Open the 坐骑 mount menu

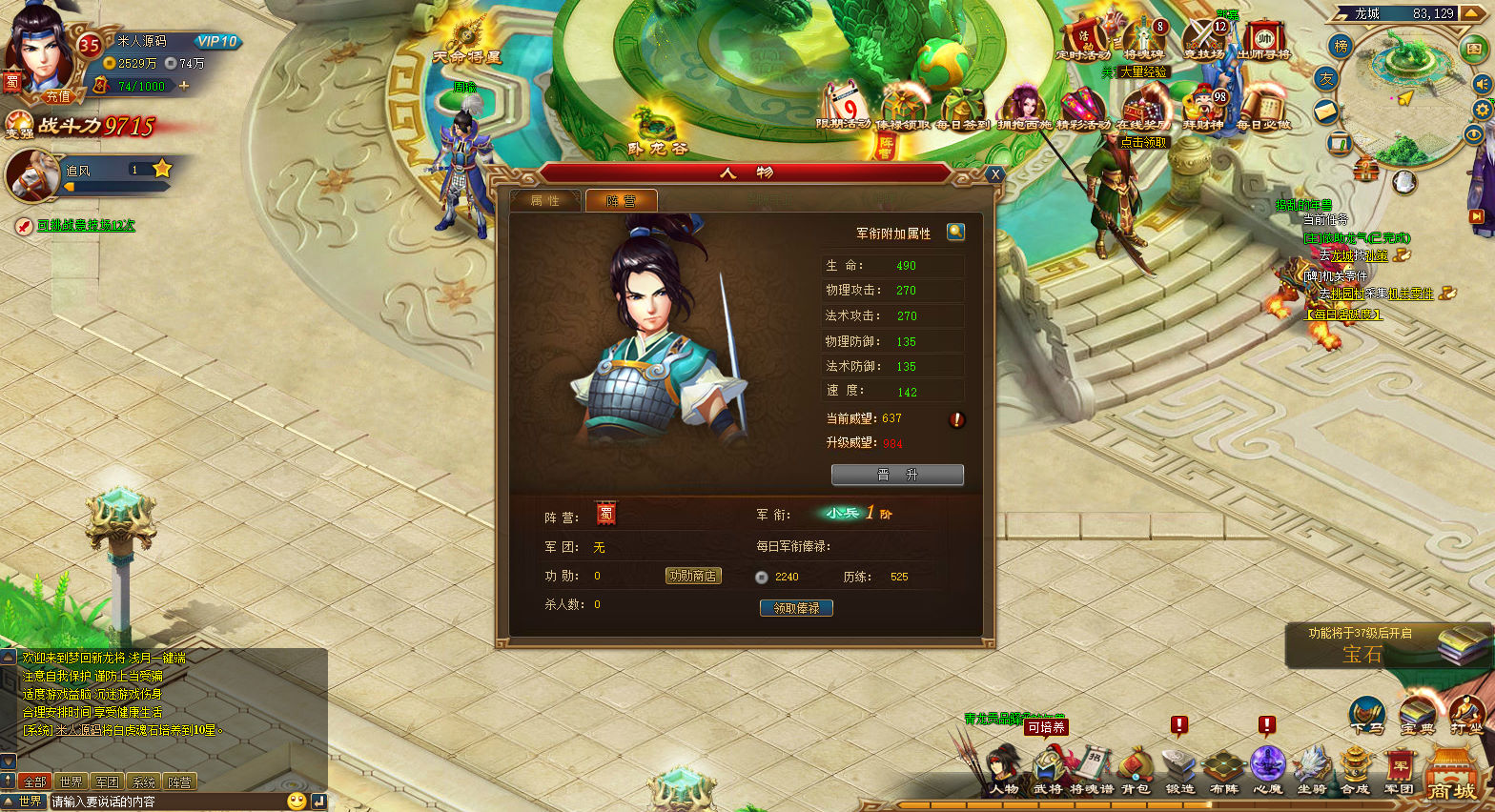tap(1312, 770)
